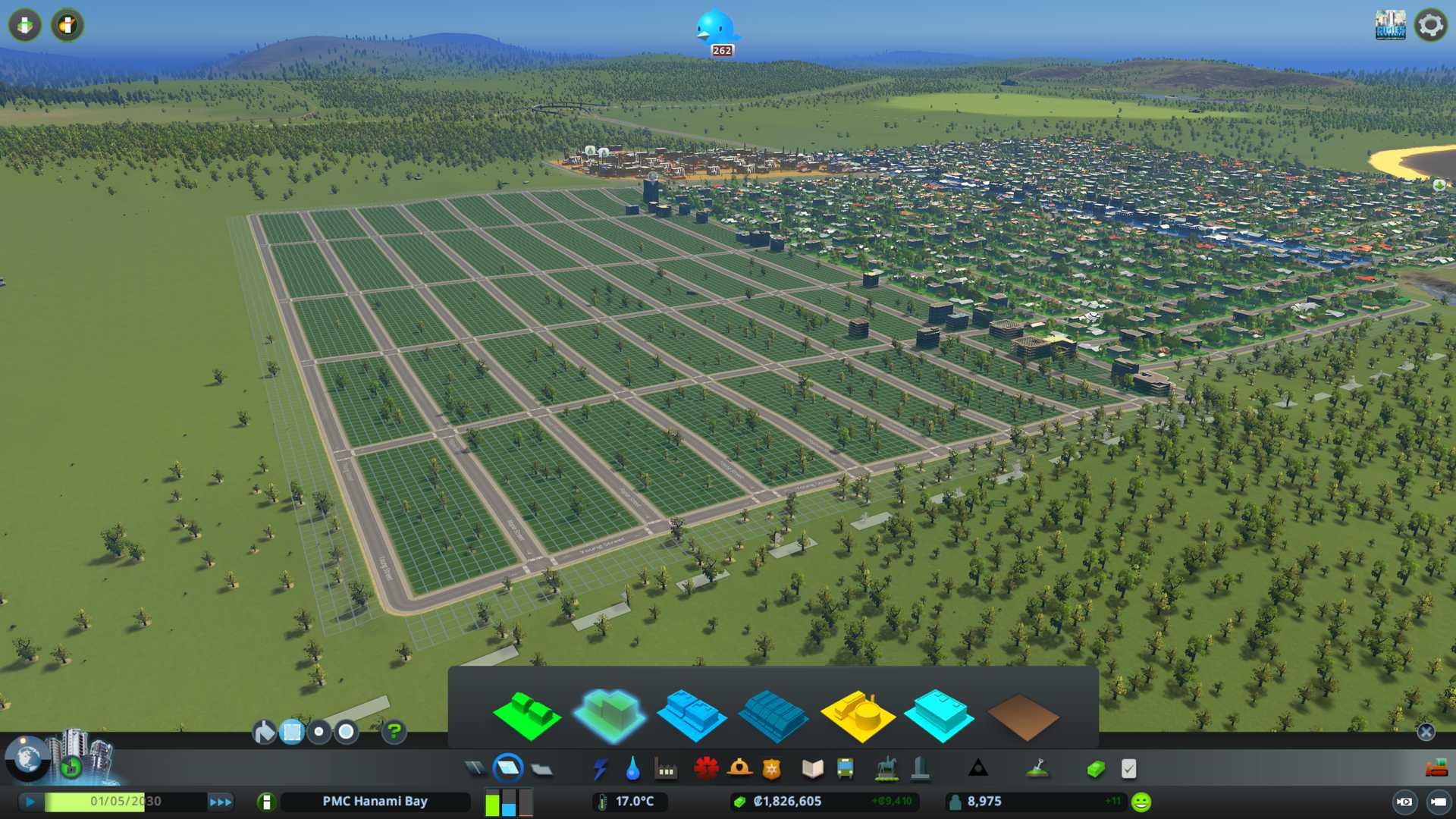This screenshot has height=819, width=1456.
Task: Open the Electricity lightning bolt menu
Action: pos(600,769)
